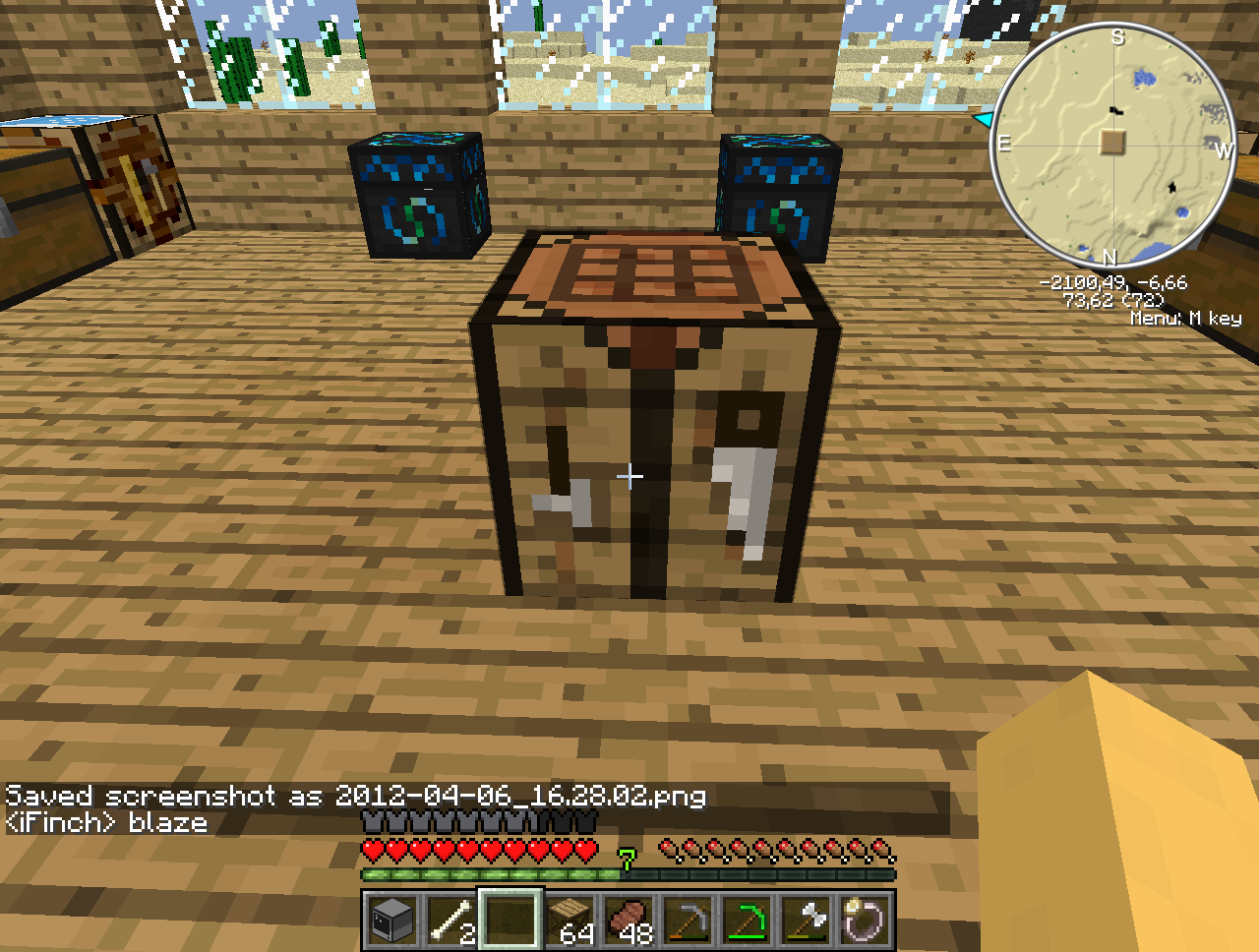This screenshot has width=1259, height=952.
Task: Click the highlighted empty hotbar slot
Action: (510, 921)
